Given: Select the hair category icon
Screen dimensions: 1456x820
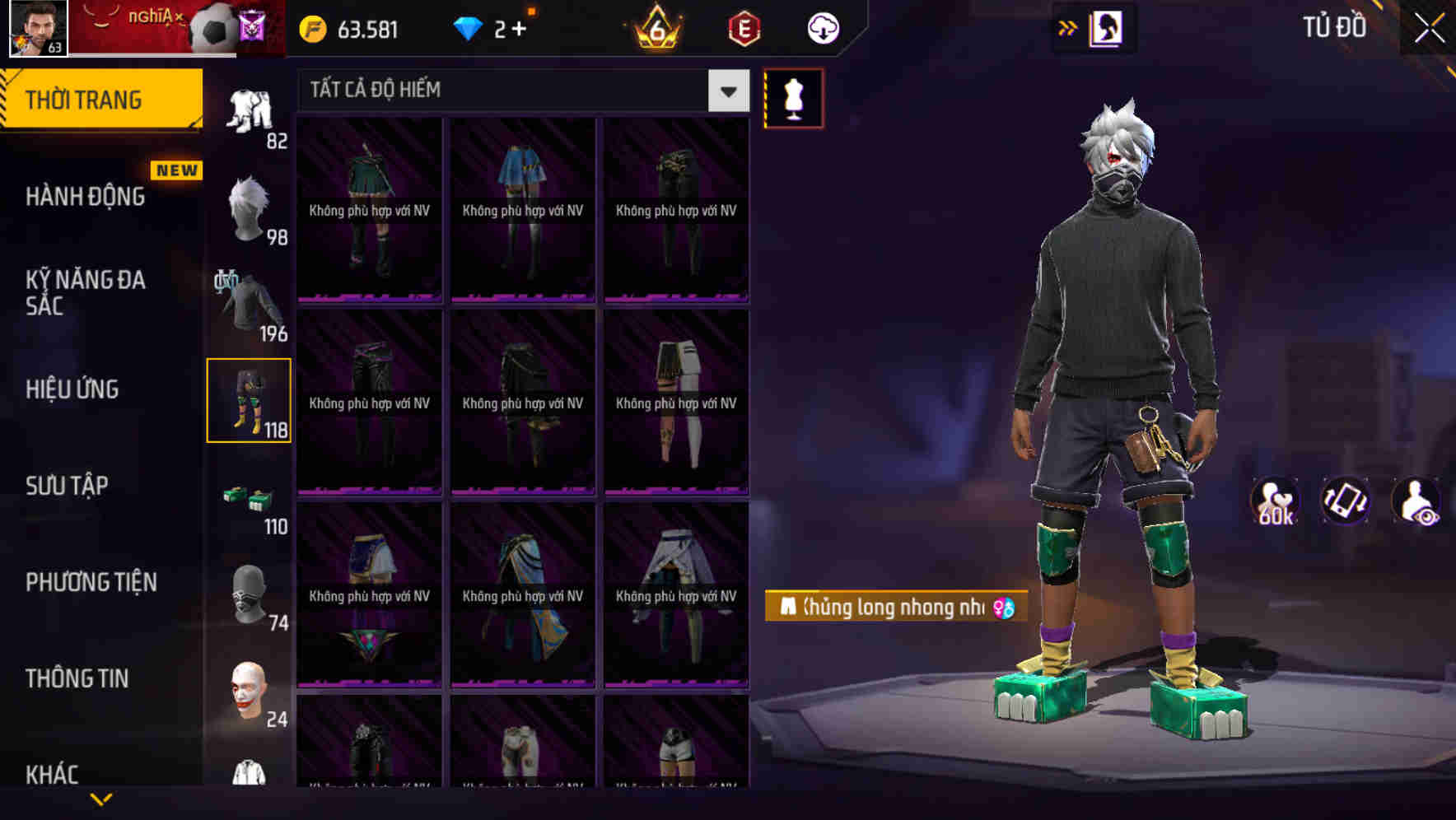Looking at the screenshot, I should 250,206.
